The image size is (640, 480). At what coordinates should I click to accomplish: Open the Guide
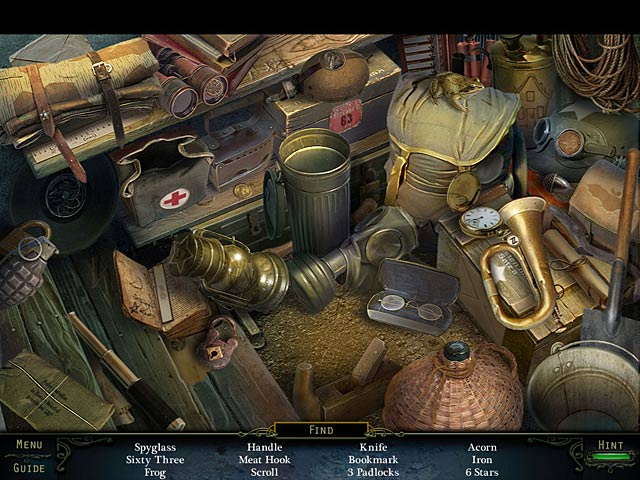29,466
